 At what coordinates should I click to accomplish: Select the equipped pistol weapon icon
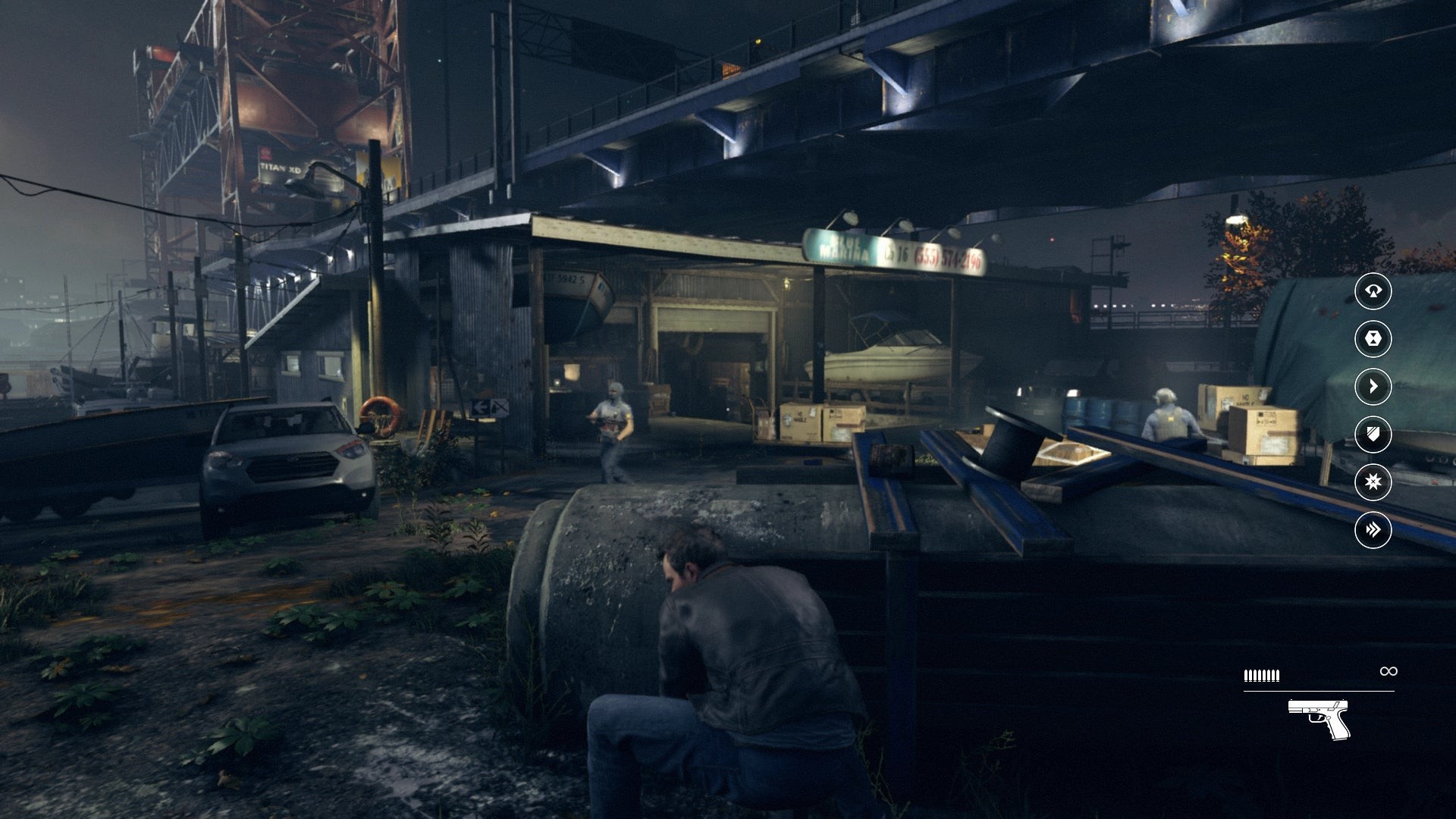click(1319, 718)
